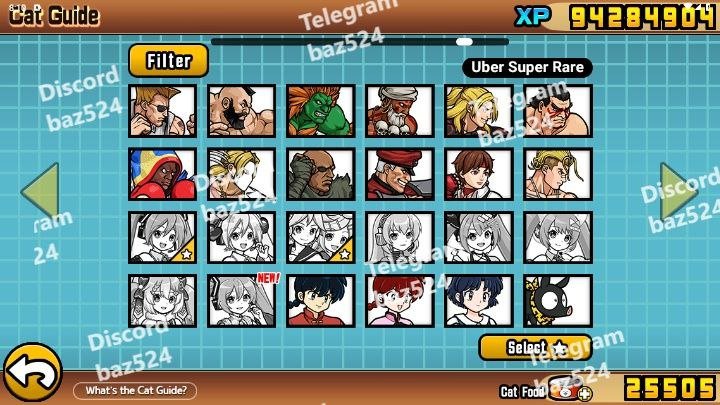
Task: Select the green Blanka portrait
Action: [320, 110]
